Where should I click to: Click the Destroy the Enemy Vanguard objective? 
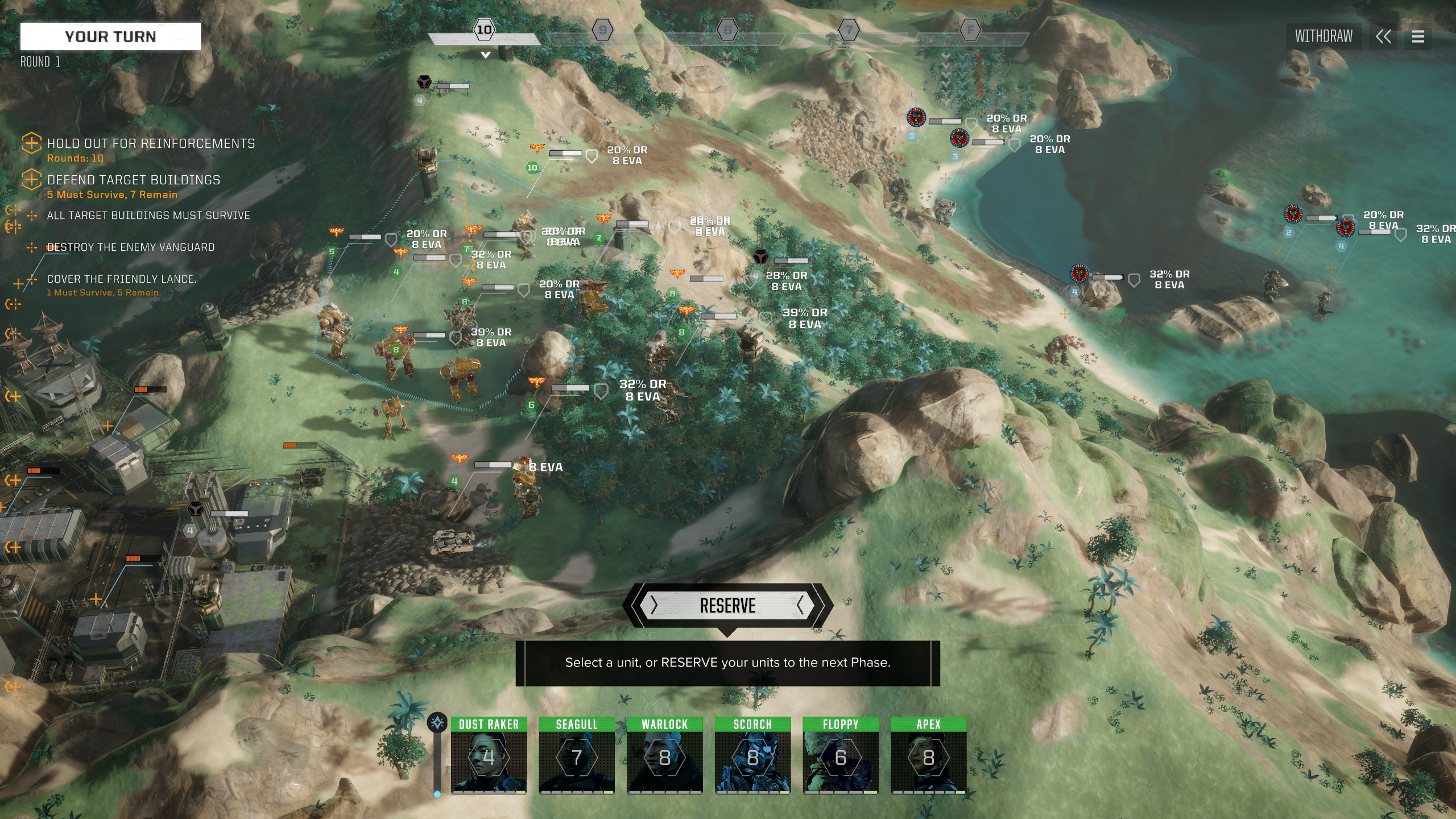pos(131,247)
